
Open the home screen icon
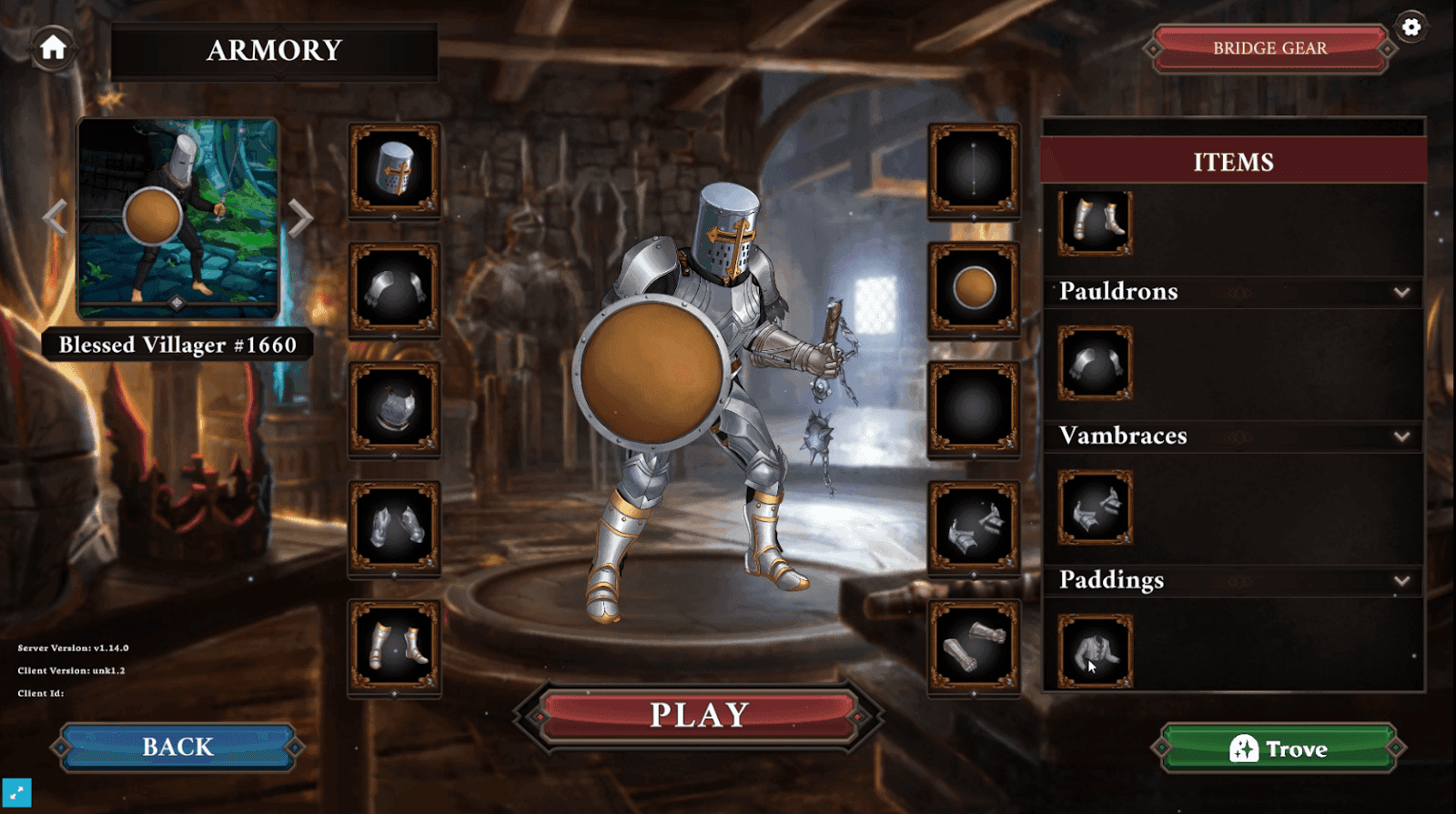coord(52,48)
